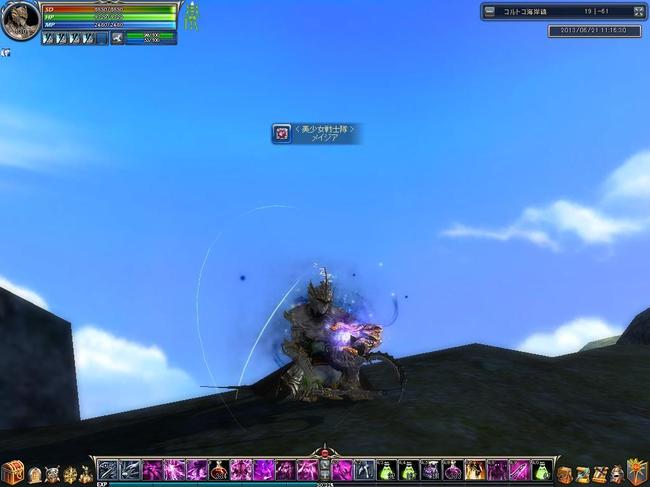This screenshot has width=650, height=487.
Task: Expand the map with the arrows button
Action: point(638,12)
